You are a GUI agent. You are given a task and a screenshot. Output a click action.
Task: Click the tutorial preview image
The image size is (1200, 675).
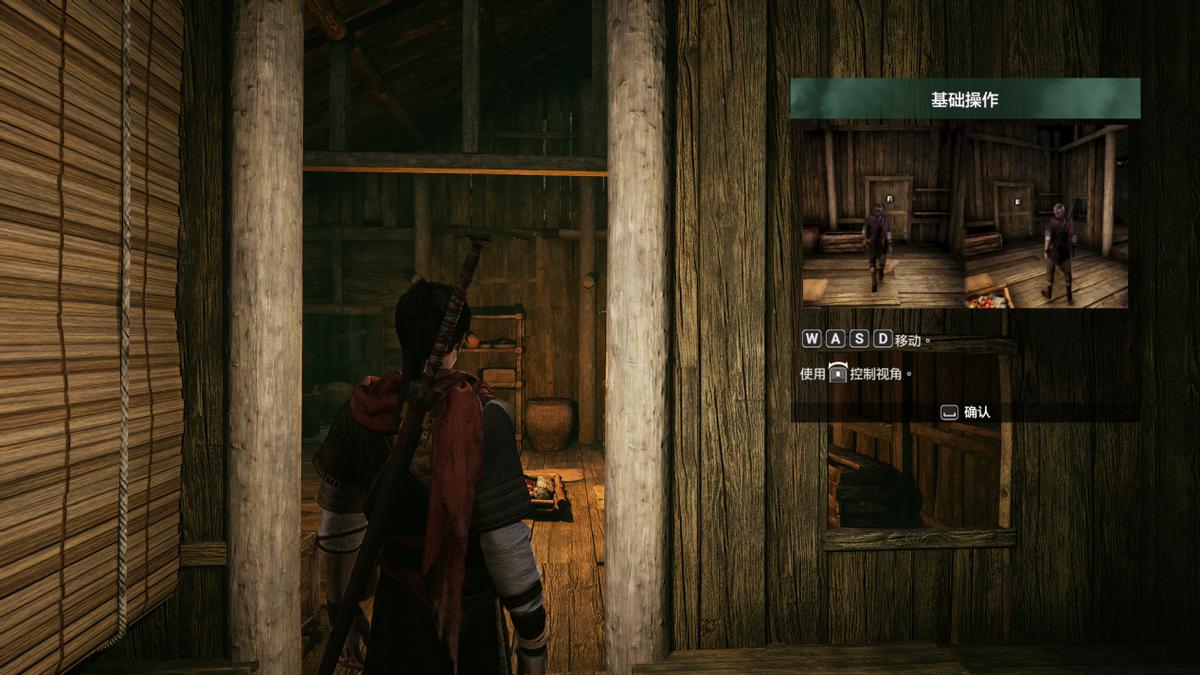965,215
